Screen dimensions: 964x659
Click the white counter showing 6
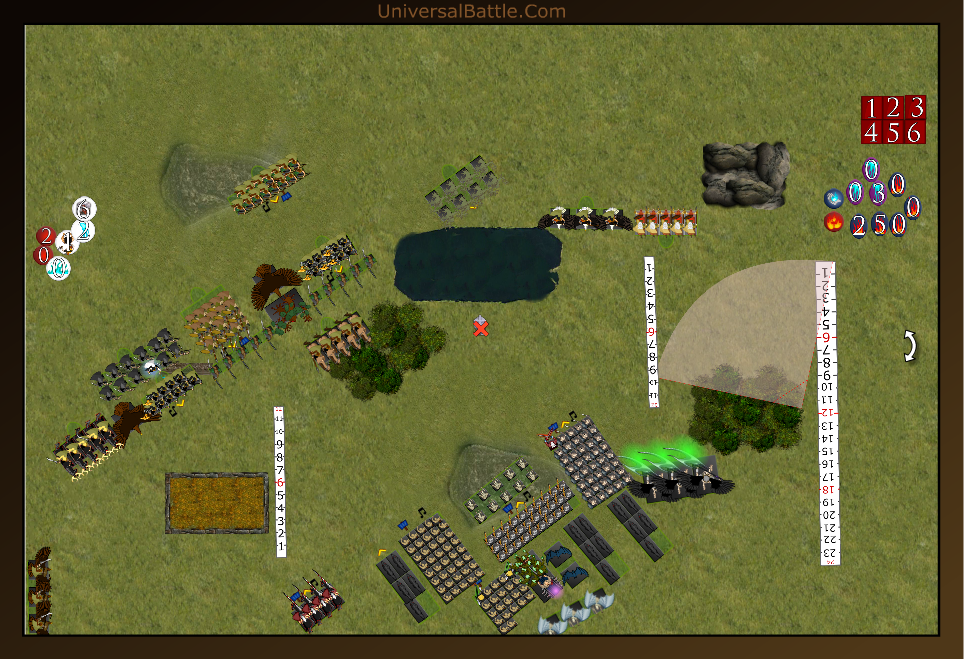[x=85, y=209]
